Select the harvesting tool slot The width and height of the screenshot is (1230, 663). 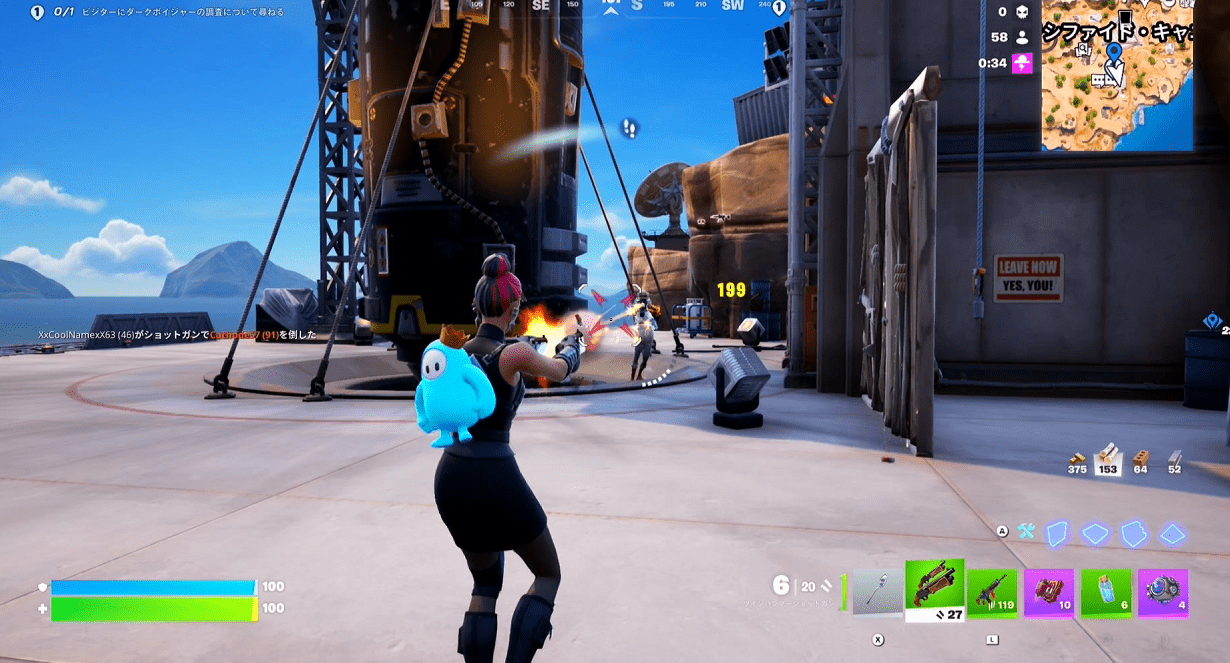point(877,592)
